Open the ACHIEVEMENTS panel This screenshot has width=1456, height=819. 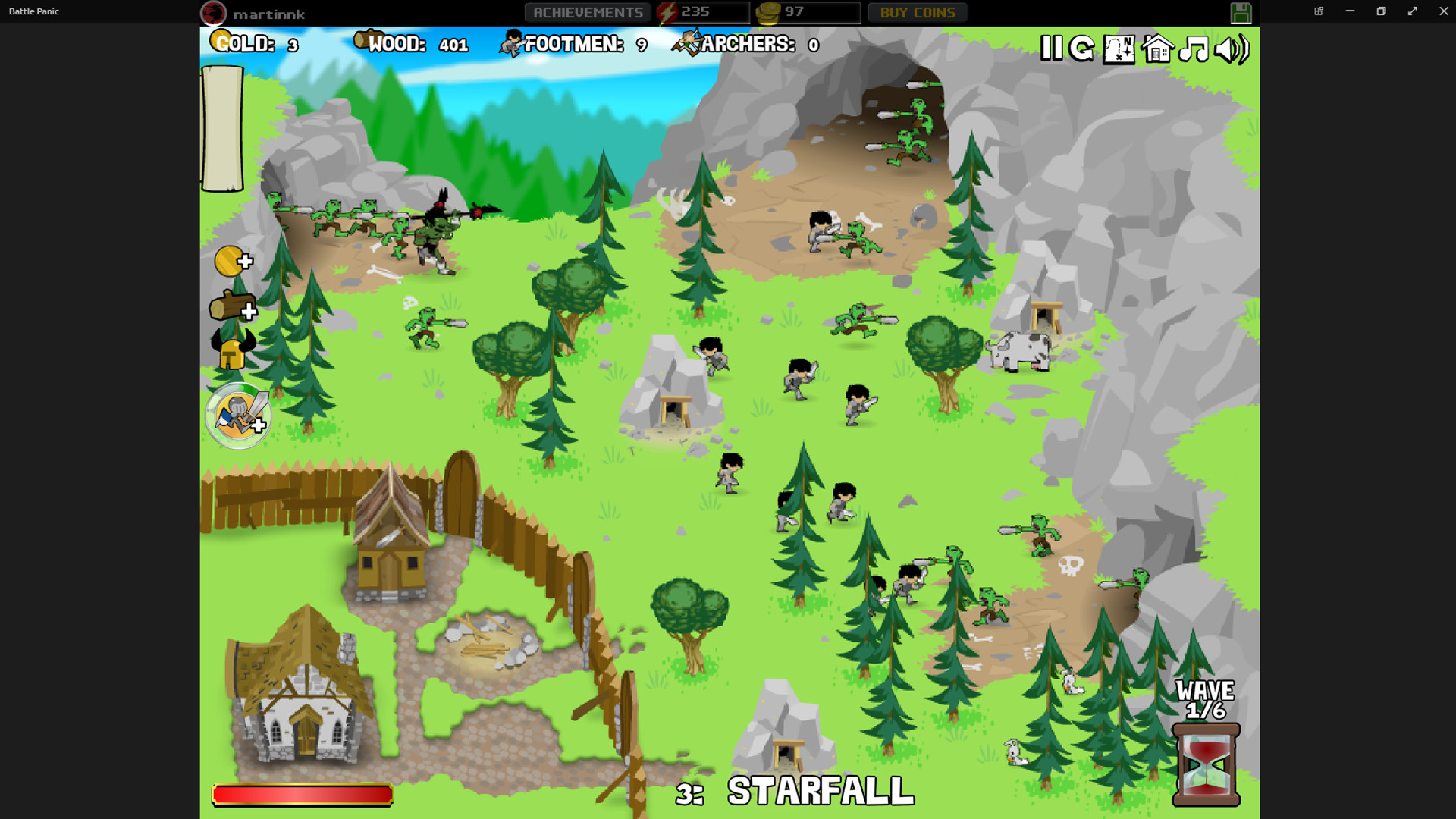[588, 11]
